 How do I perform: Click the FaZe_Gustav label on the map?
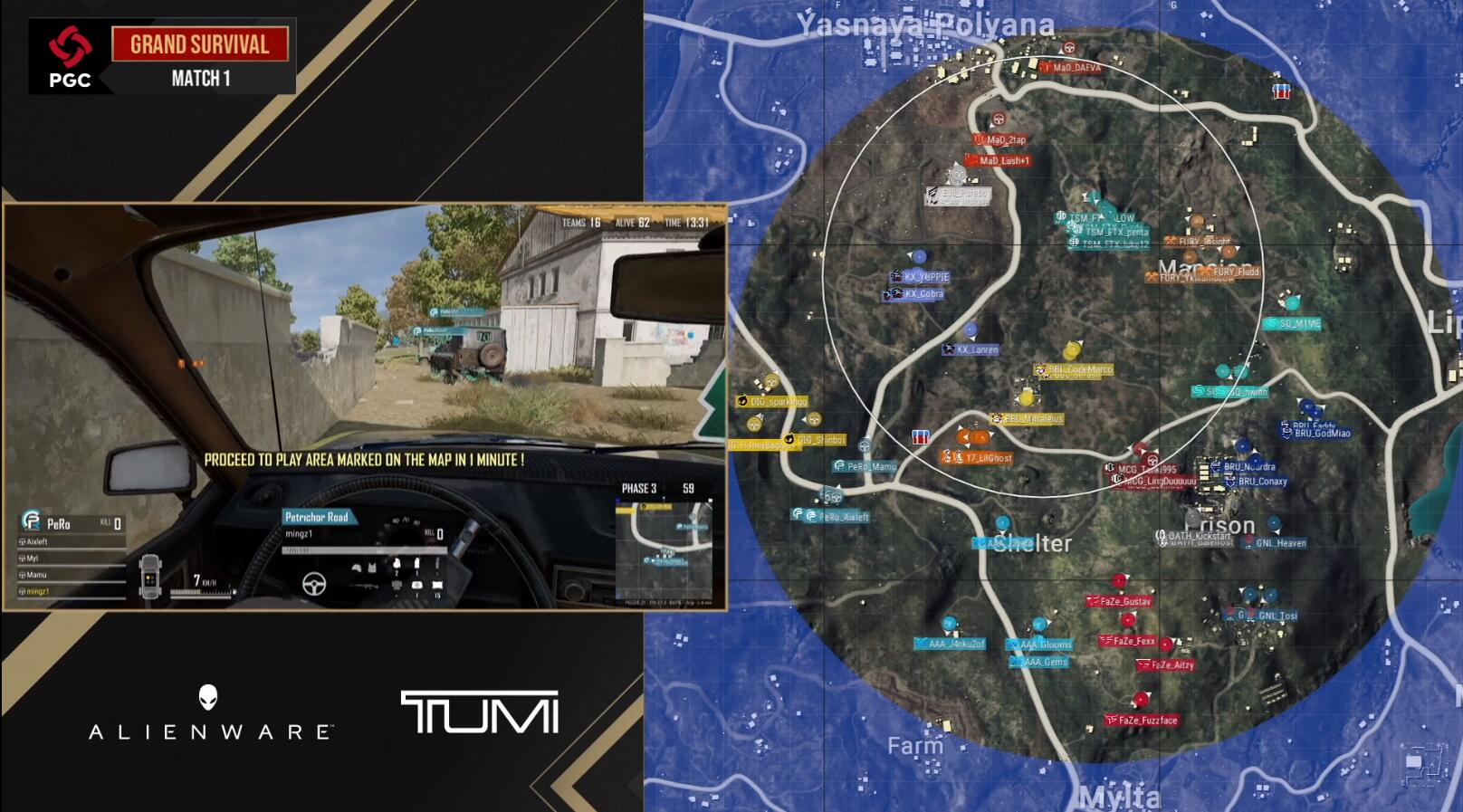coord(1124,601)
